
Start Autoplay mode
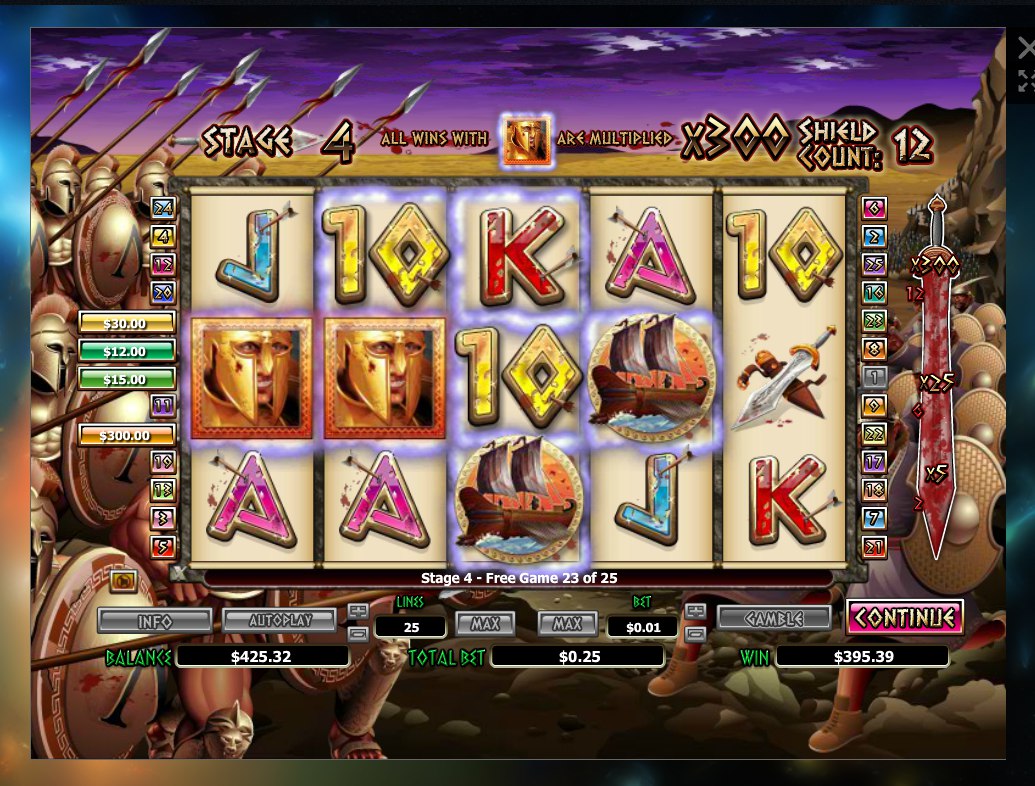coord(280,621)
